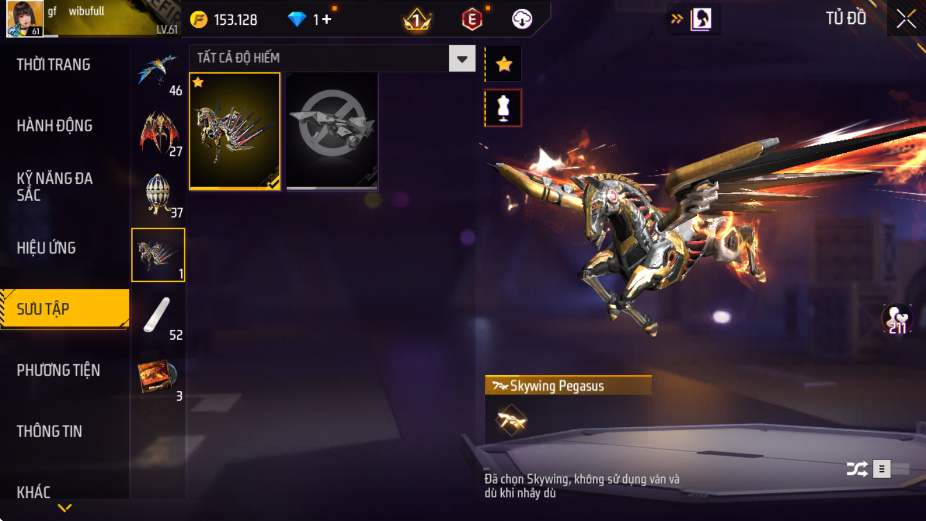Choose the crossed-out unequip skywing card
Screen dimensions: 926x521
332,131
